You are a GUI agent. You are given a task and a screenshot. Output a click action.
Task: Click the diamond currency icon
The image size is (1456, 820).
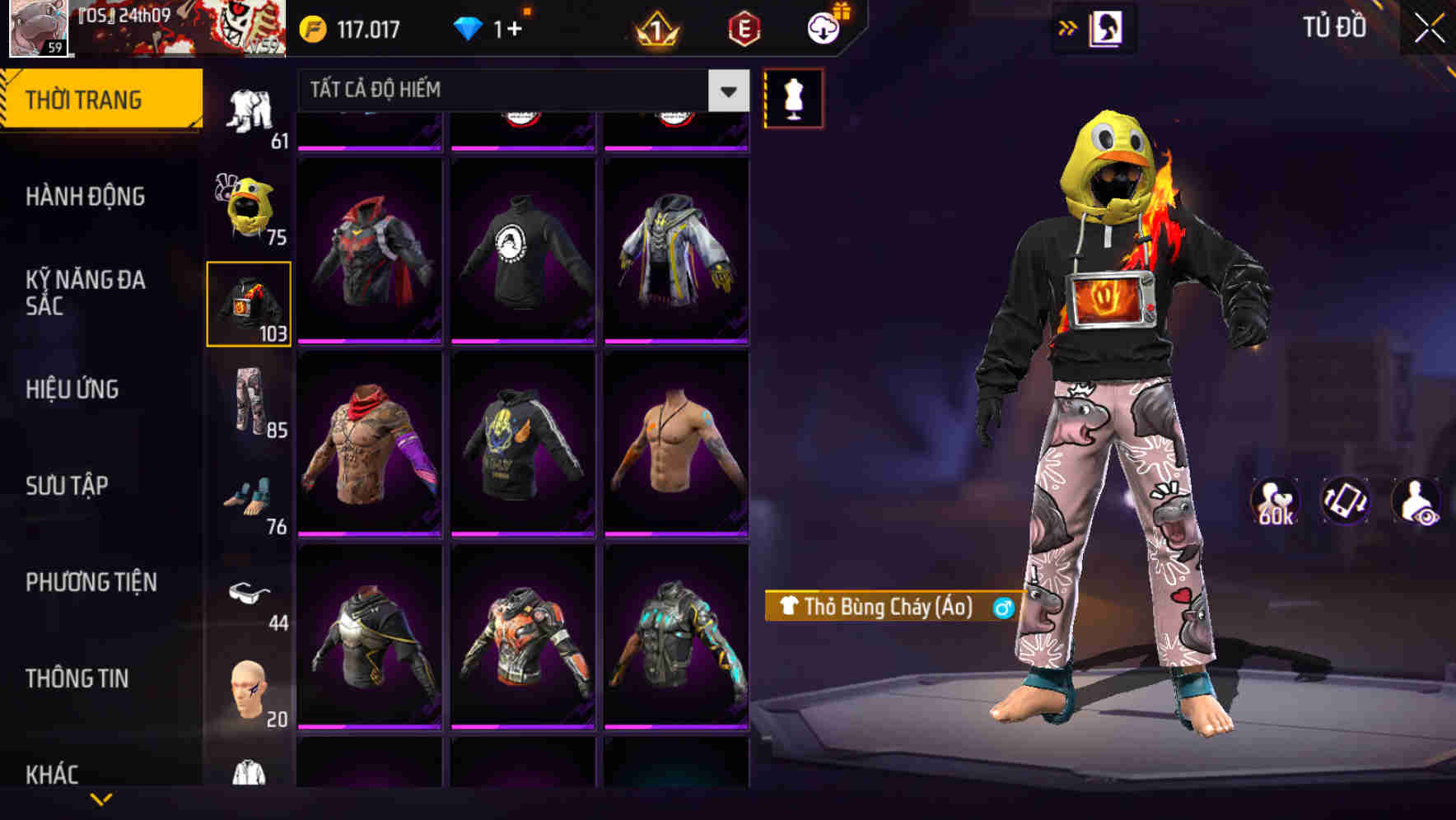click(x=468, y=28)
